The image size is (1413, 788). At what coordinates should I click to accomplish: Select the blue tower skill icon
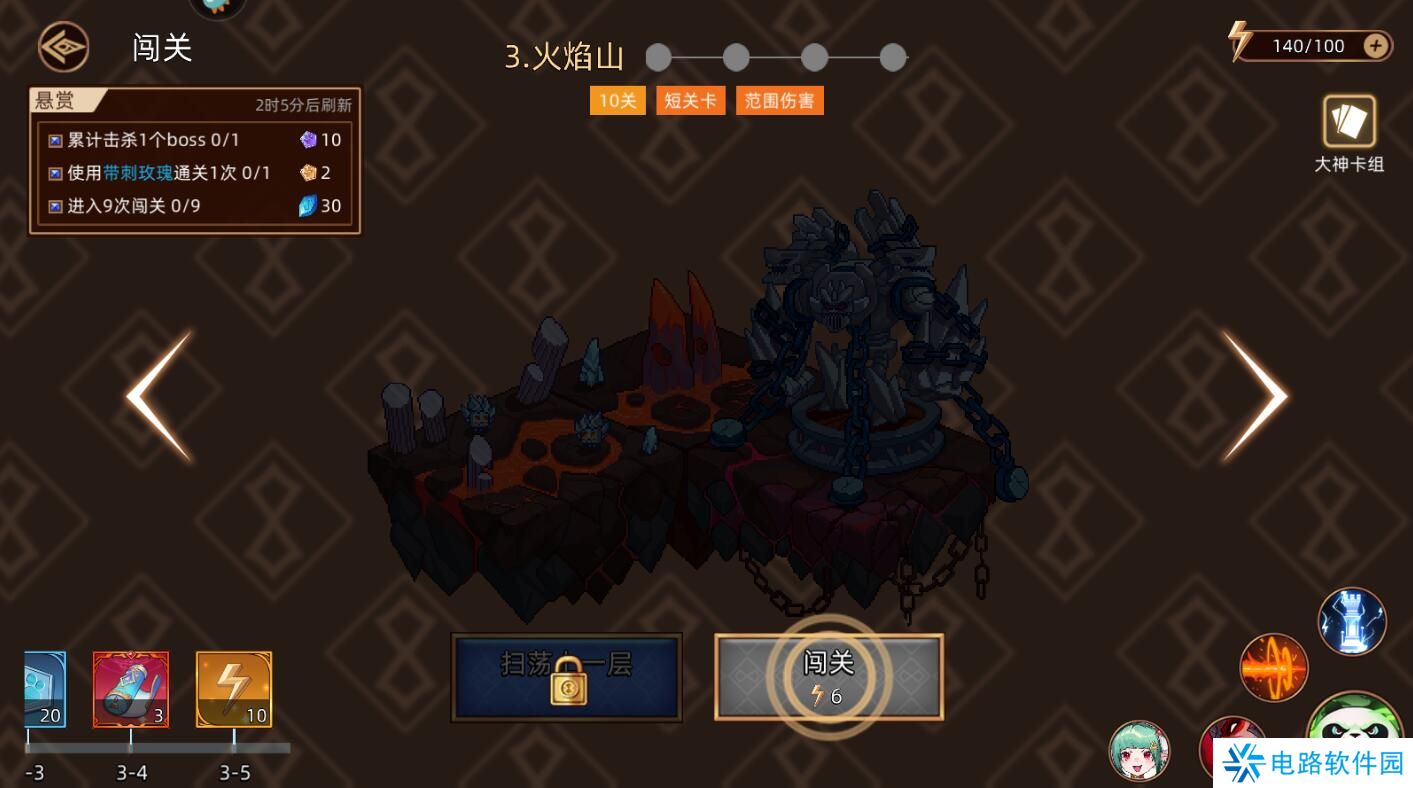point(1352,621)
